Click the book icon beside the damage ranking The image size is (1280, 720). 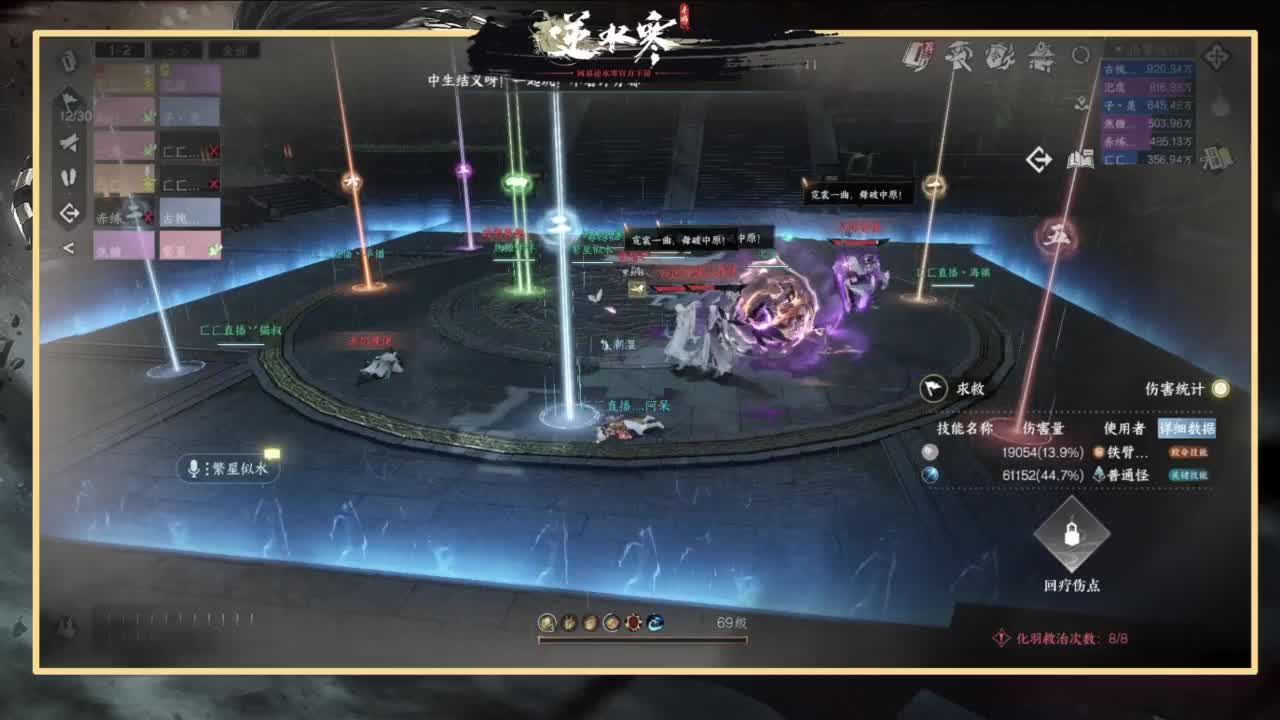1080,158
